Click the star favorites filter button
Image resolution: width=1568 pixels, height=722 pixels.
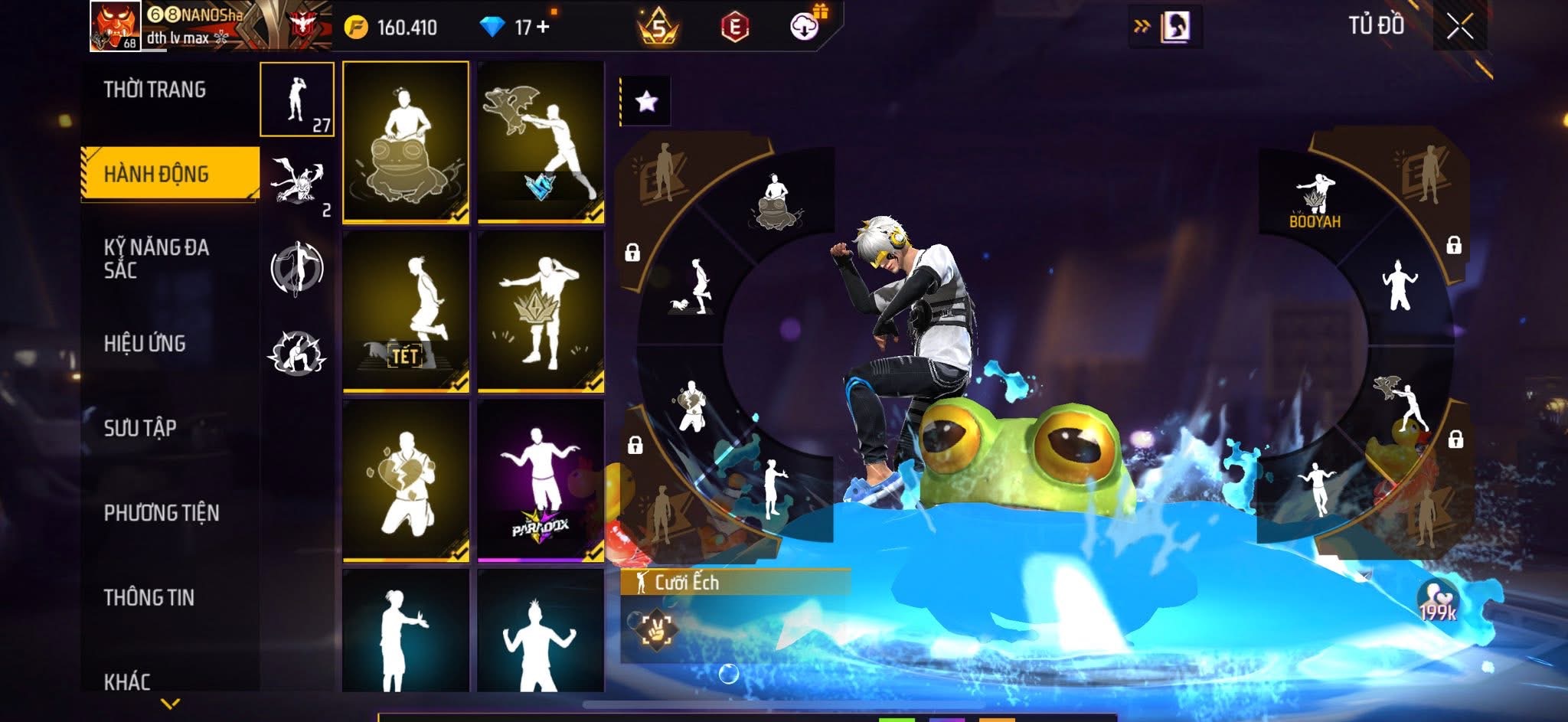click(x=646, y=101)
